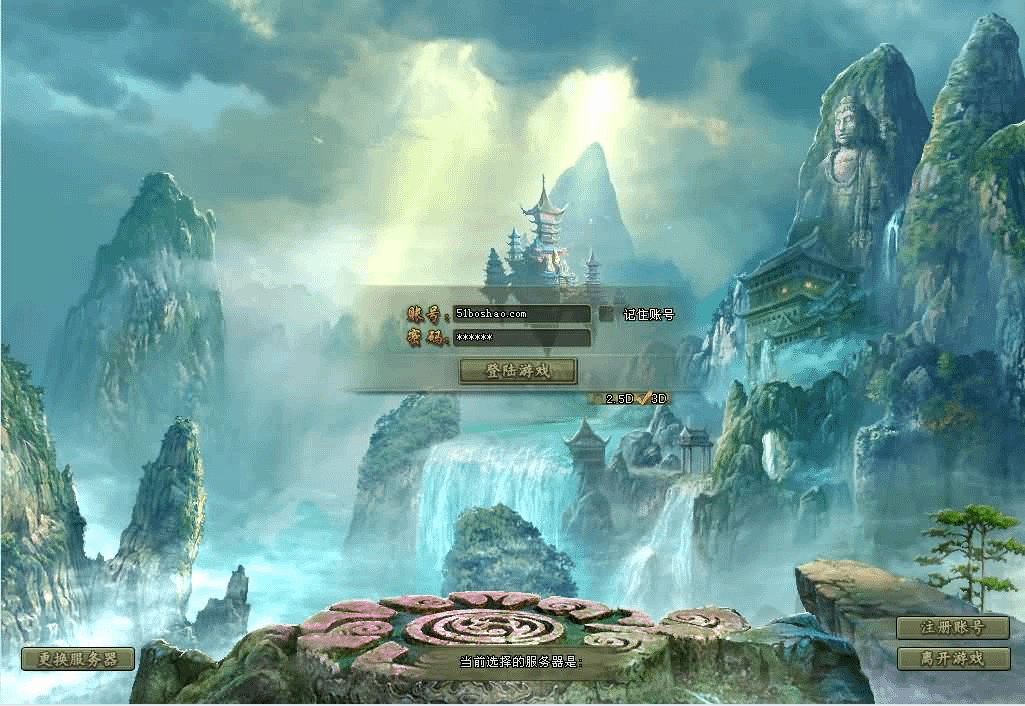This screenshot has width=1025, height=706.
Task: Quit via the 离开游戏 button
Action: pyautogui.click(x=953, y=658)
